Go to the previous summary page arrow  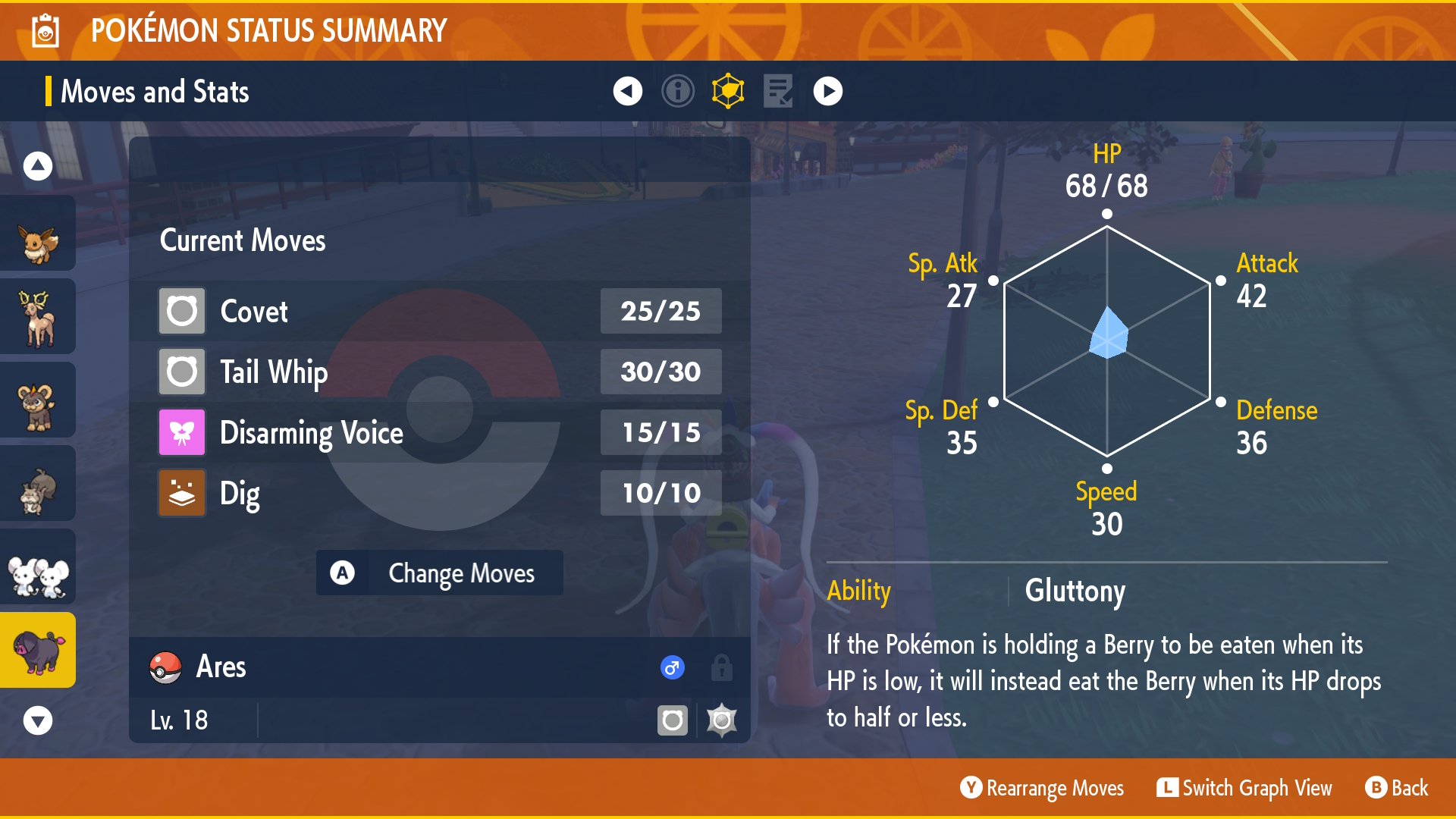[627, 91]
